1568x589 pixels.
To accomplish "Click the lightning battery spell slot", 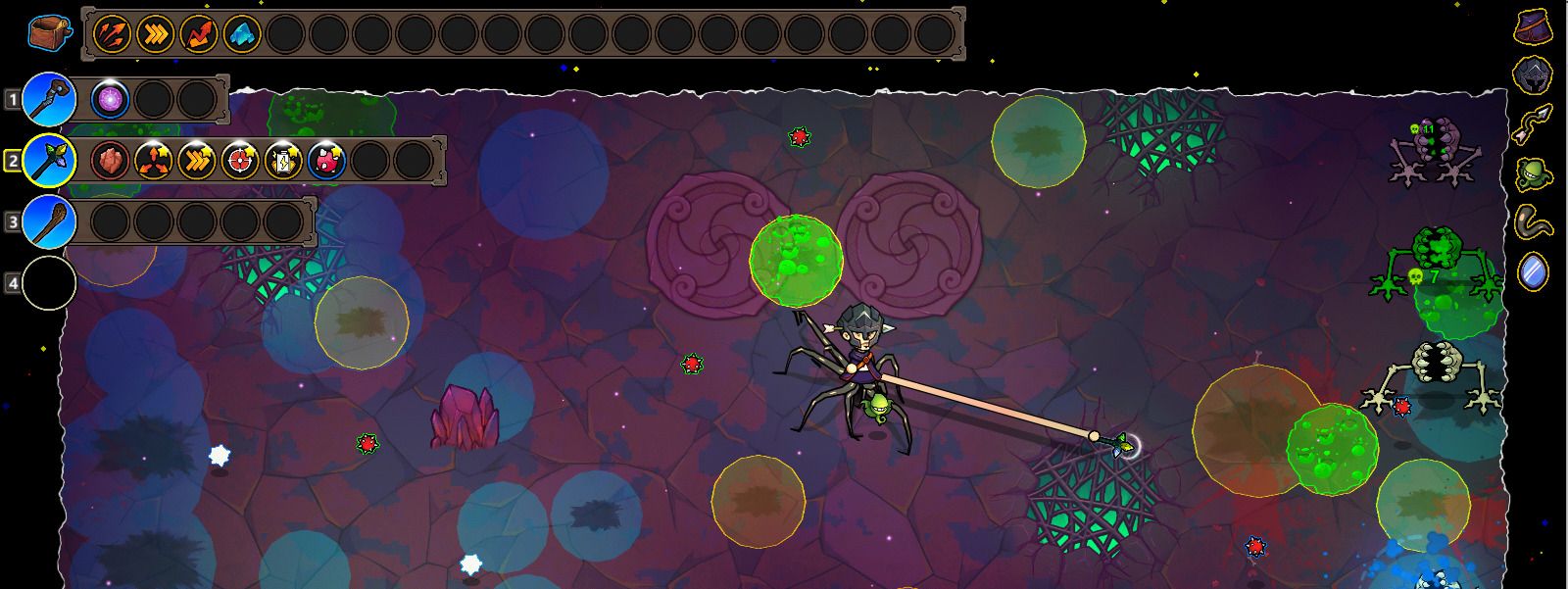I will [283, 160].
